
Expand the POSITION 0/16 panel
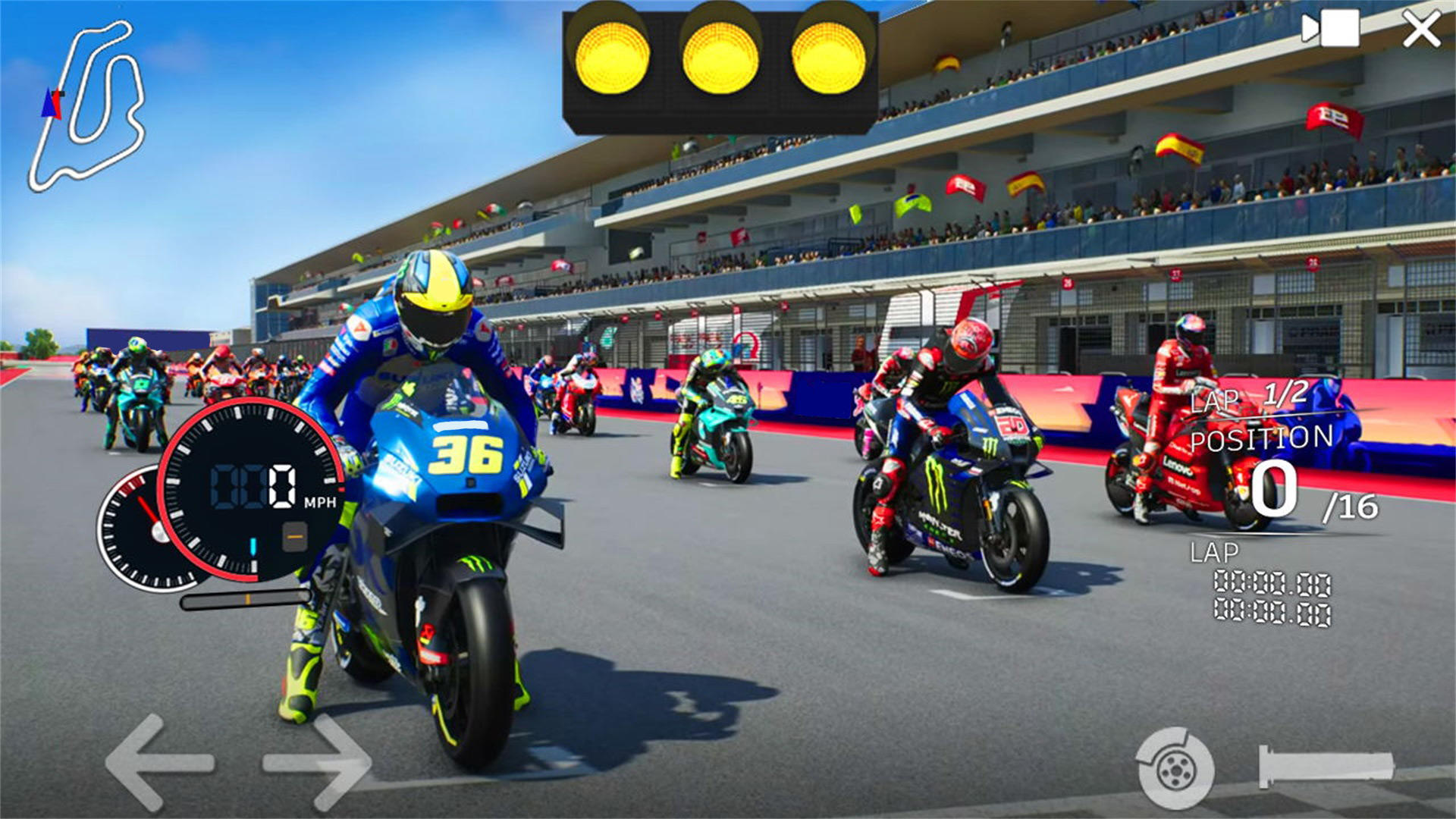coord(1289,470)
